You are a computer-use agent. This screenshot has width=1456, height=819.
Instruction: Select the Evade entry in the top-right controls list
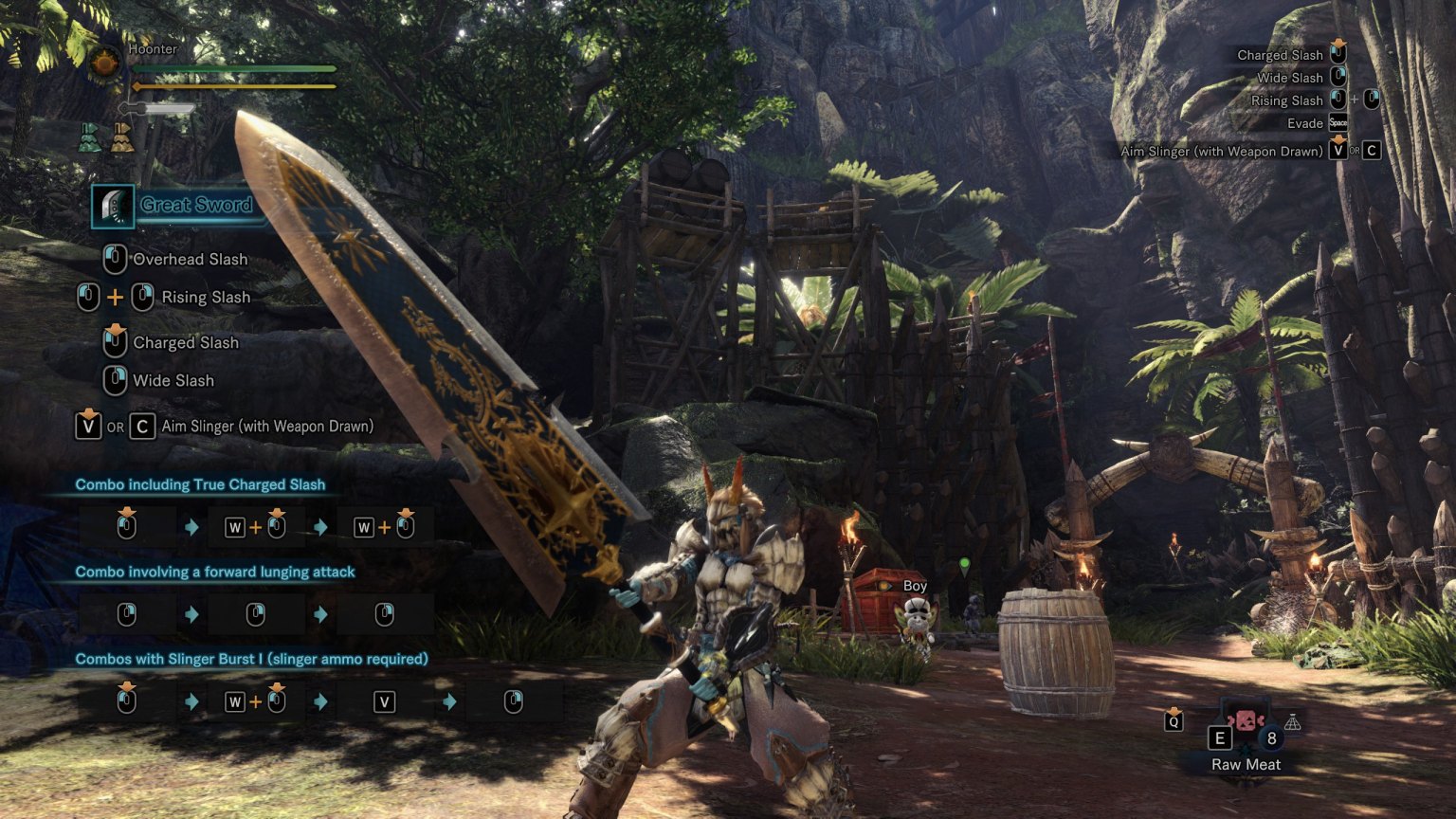click(1307, 123)
